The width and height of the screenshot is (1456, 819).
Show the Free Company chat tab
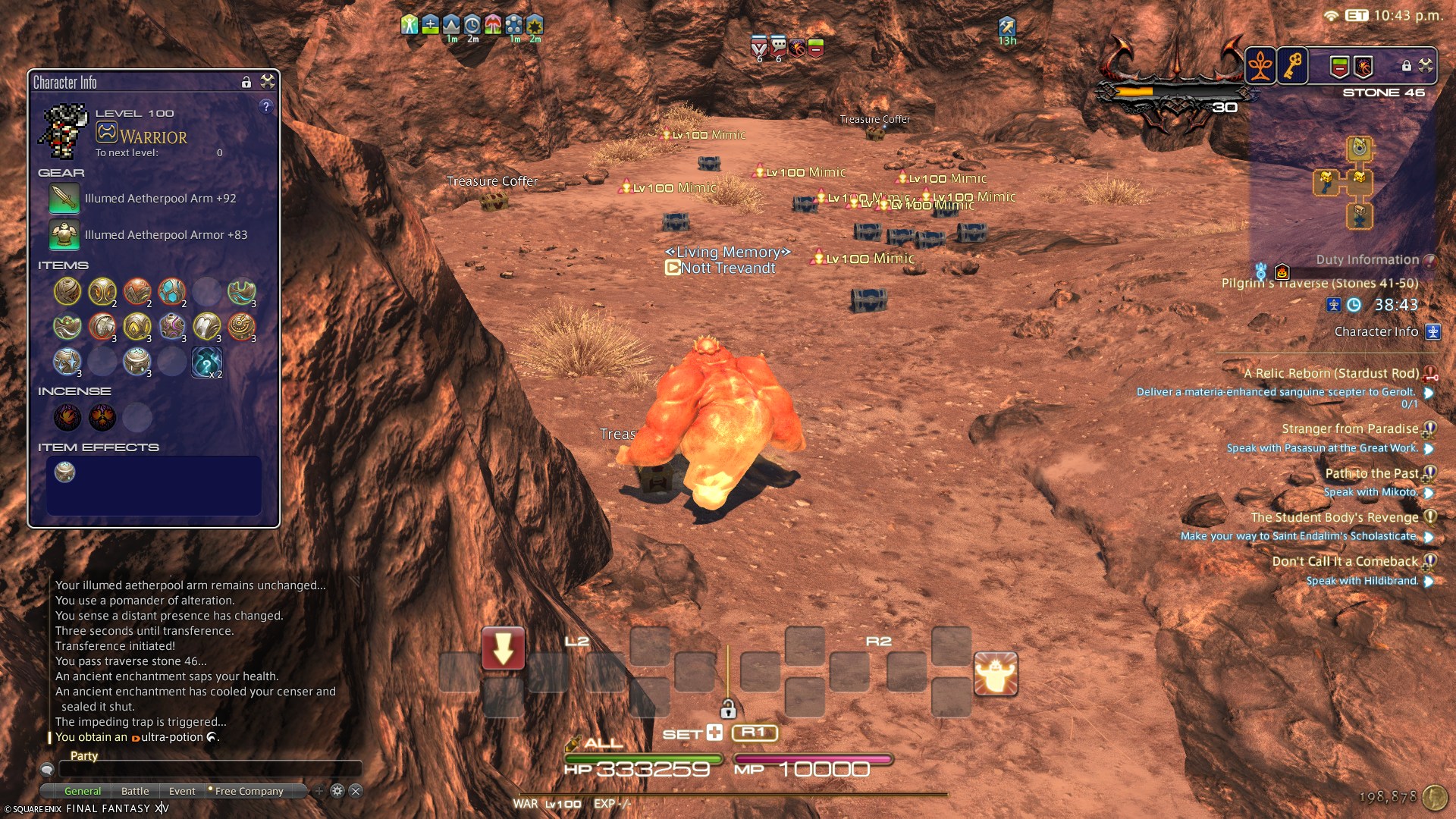[x=249, y=791]
